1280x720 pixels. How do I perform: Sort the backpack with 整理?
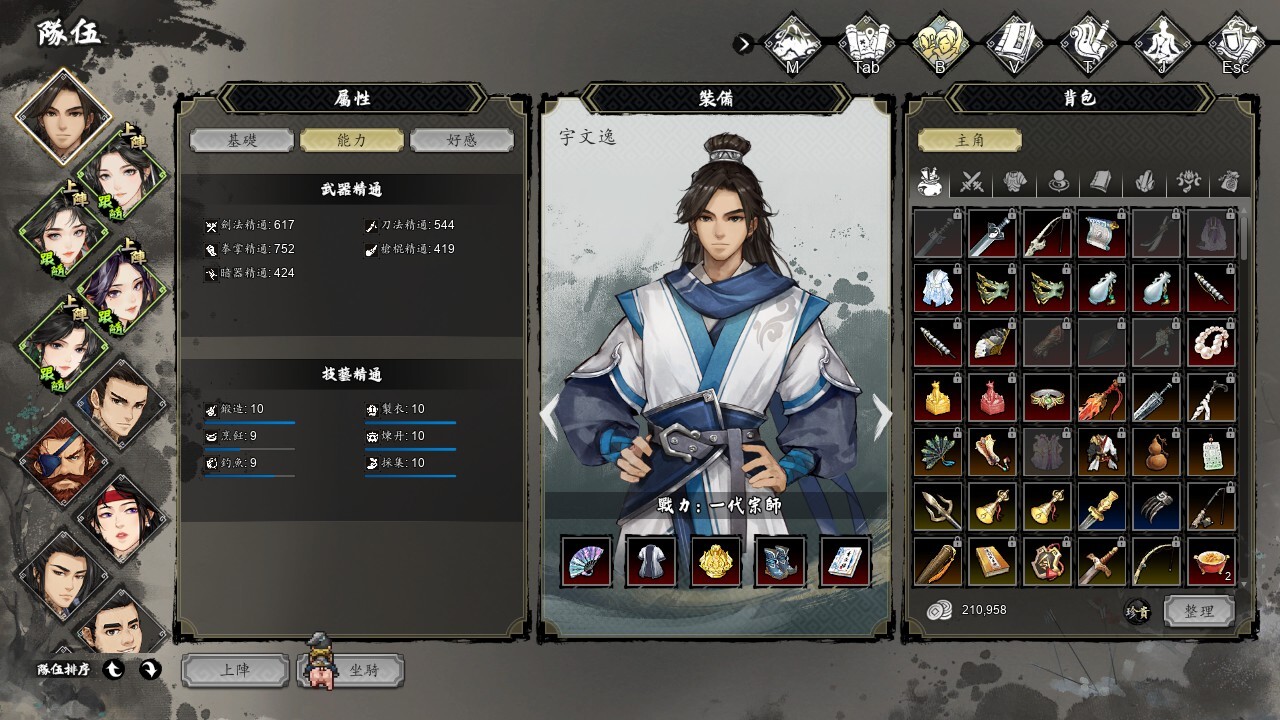[x=1198, y=611]
